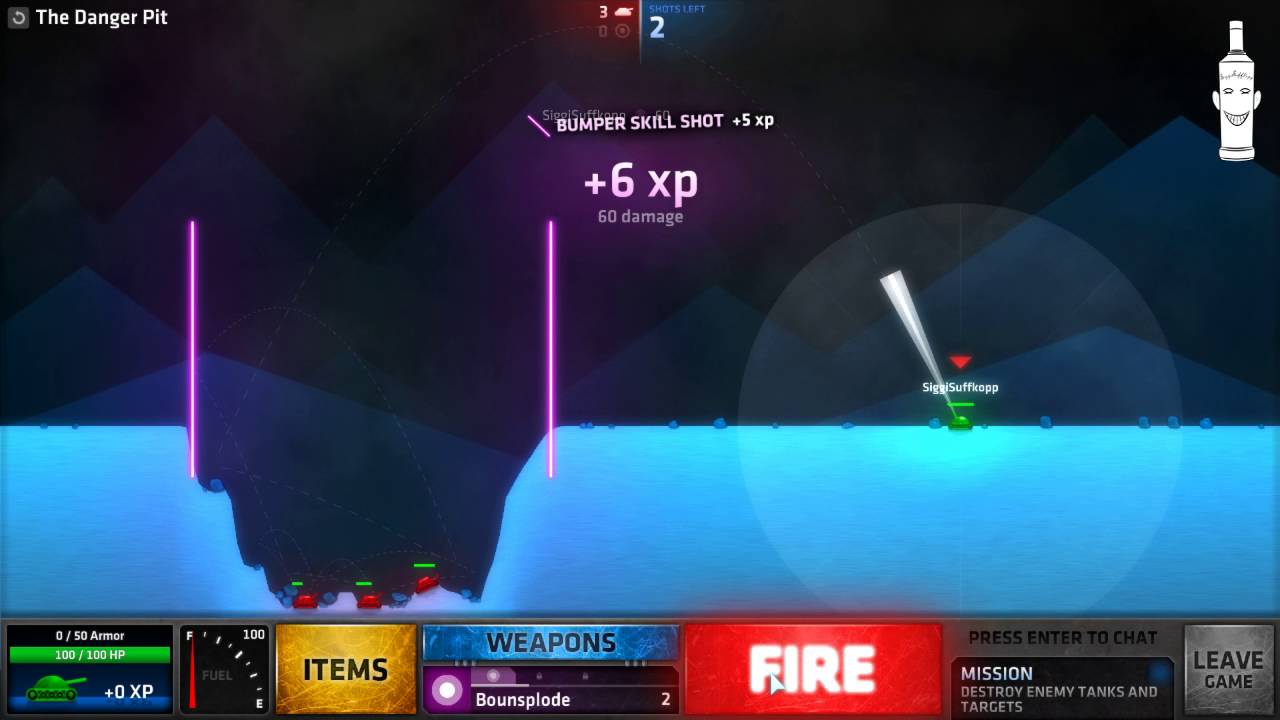
Task: Click the LEAVE GAME button
Action: tap(1228, 670)
